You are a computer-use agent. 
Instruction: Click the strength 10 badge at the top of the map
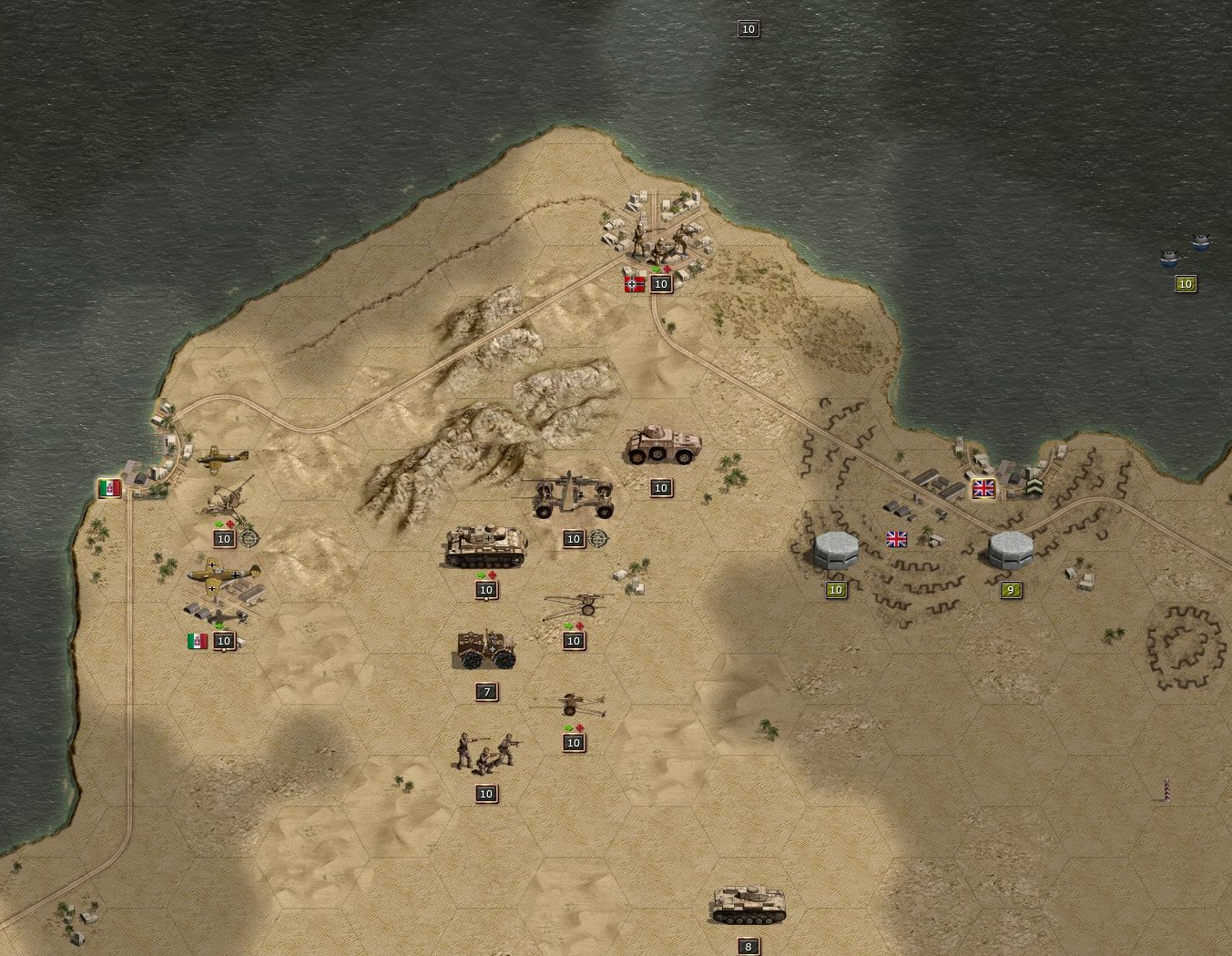(x=748, y=28)
